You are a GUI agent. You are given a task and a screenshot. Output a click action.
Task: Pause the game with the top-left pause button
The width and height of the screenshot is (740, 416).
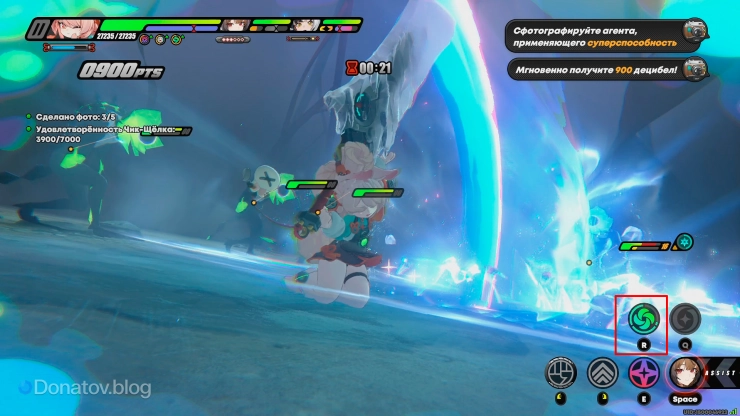[x=38, y=29]
